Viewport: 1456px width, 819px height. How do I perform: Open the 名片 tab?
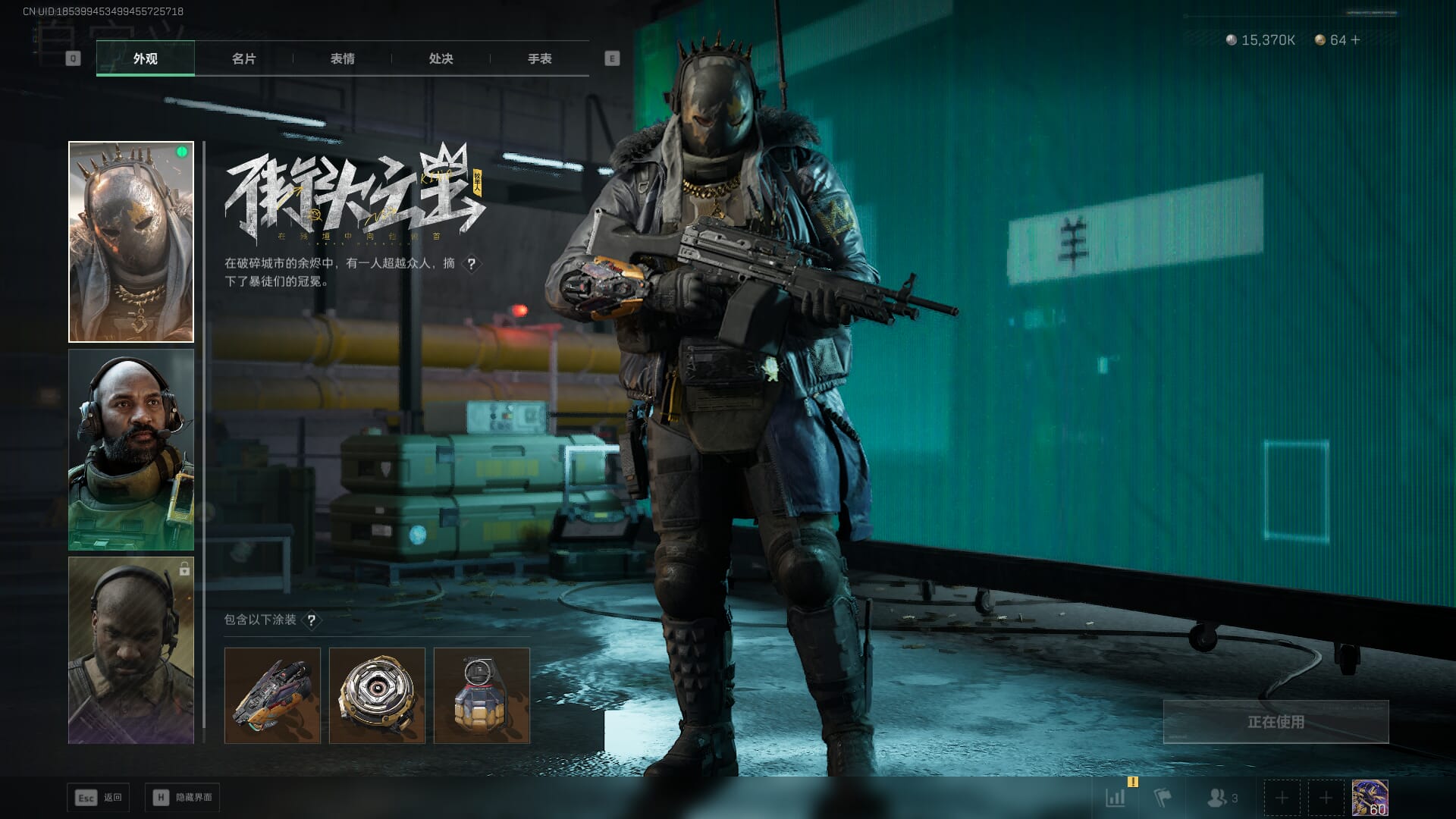click(x=243, y=58)
